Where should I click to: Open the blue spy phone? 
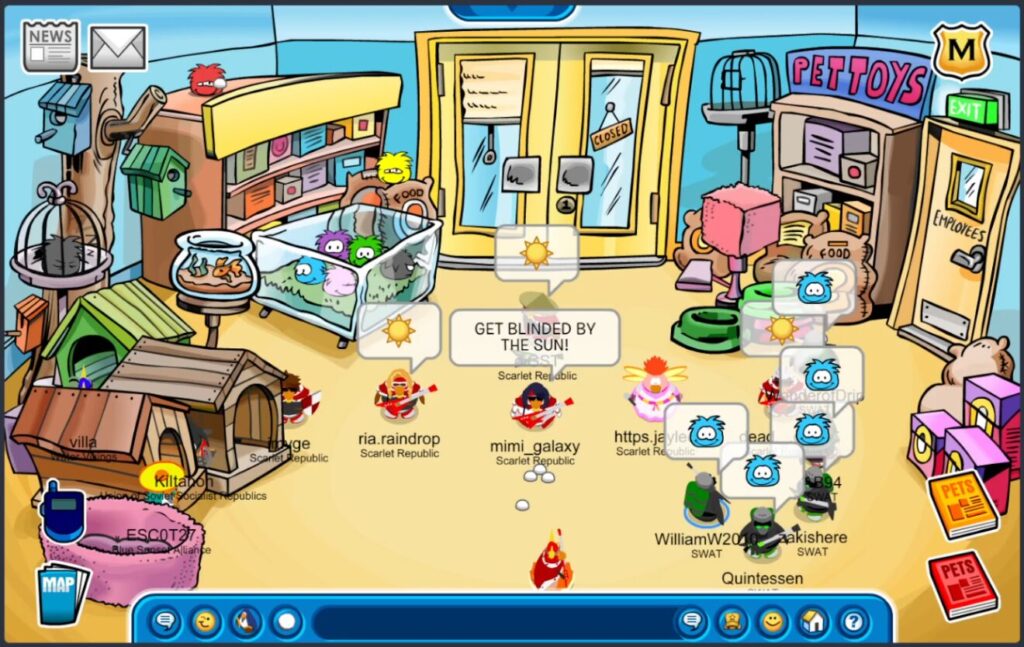pyautogui.click(x=62, y=511)
